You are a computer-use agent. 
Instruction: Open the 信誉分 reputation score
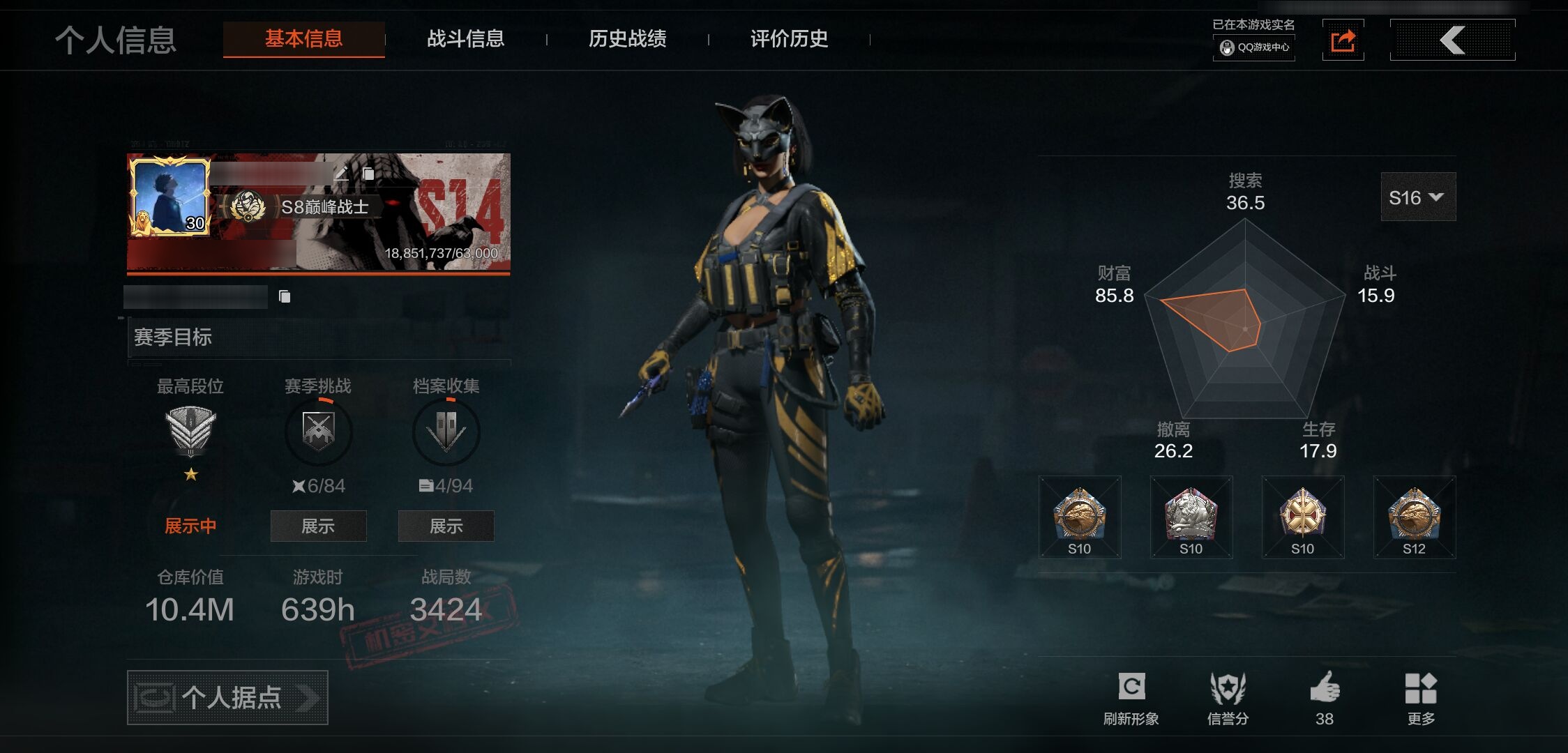1228,697
